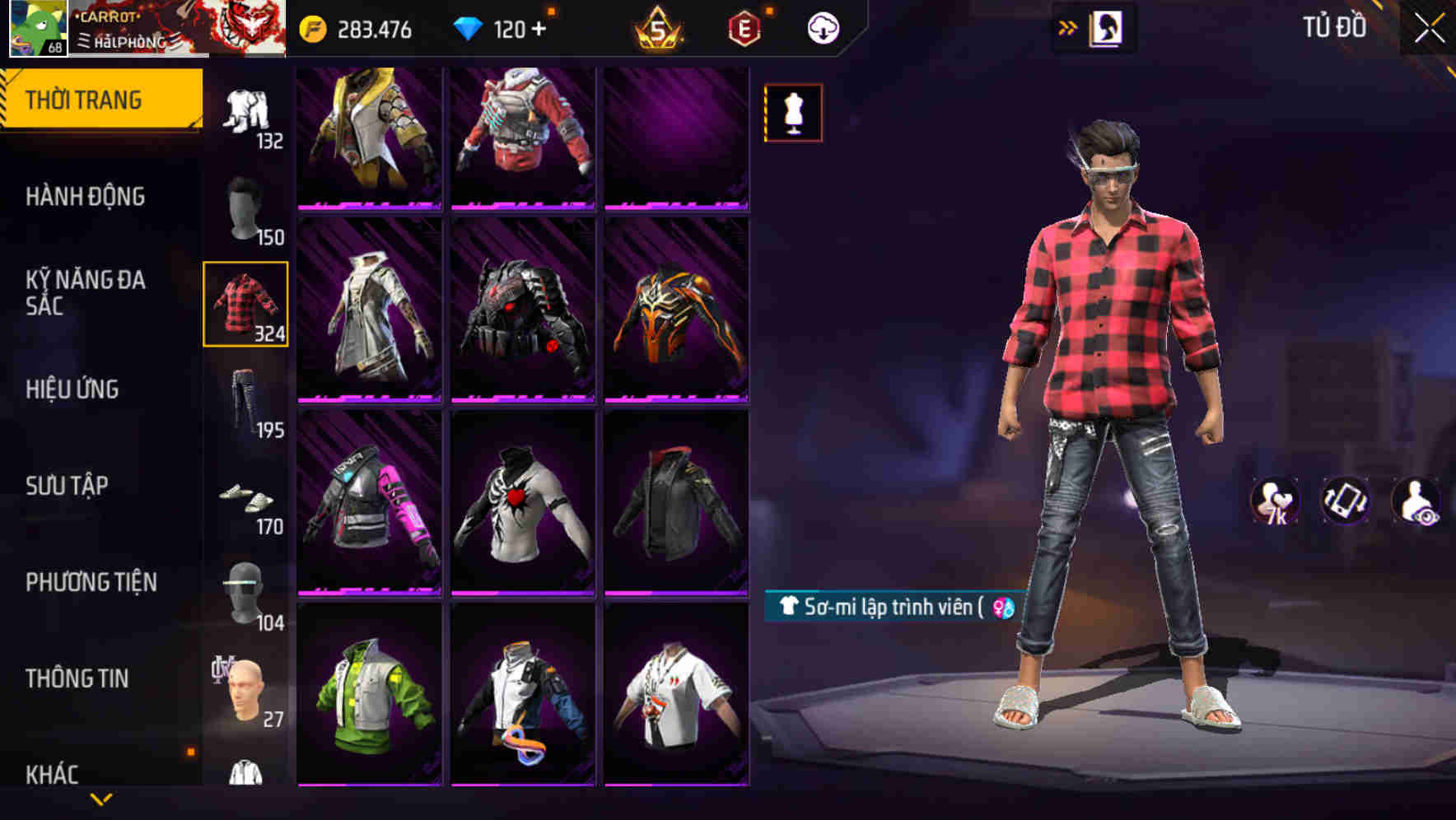Viewport: 1456px width, 820px height.
Task: Click the cloud download icon in top bar
Action: pyautogui.click(x=820, y=27)
